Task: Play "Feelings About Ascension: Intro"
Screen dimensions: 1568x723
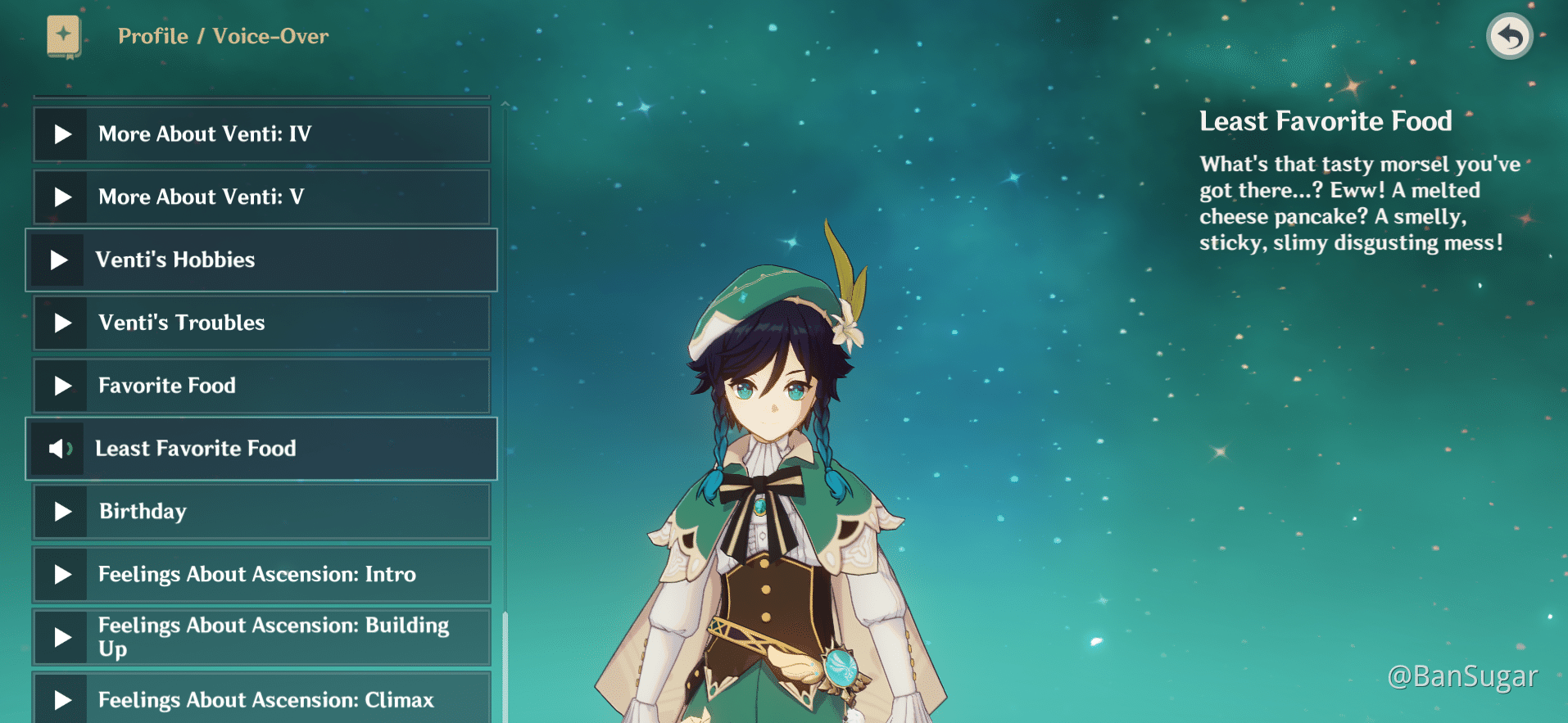Action: pyautogui.click(x=61, y=574)
